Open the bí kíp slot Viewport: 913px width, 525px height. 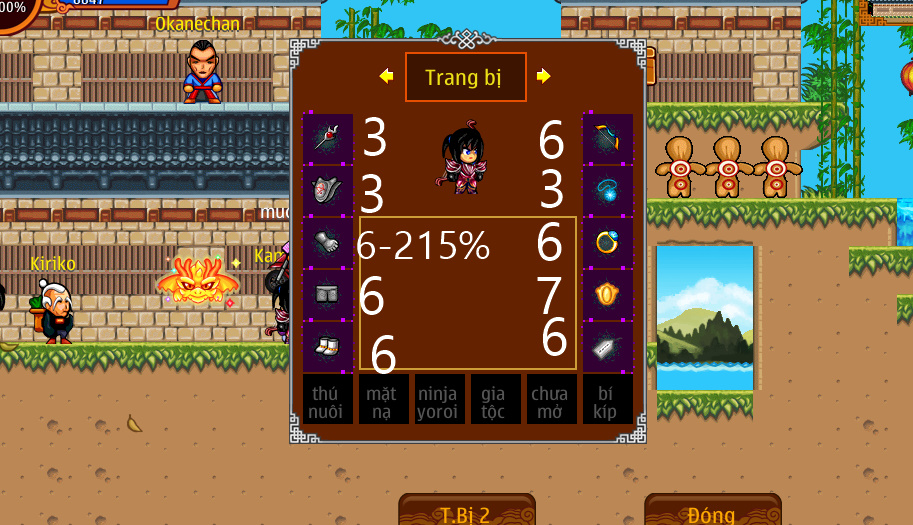coord(607,400)
